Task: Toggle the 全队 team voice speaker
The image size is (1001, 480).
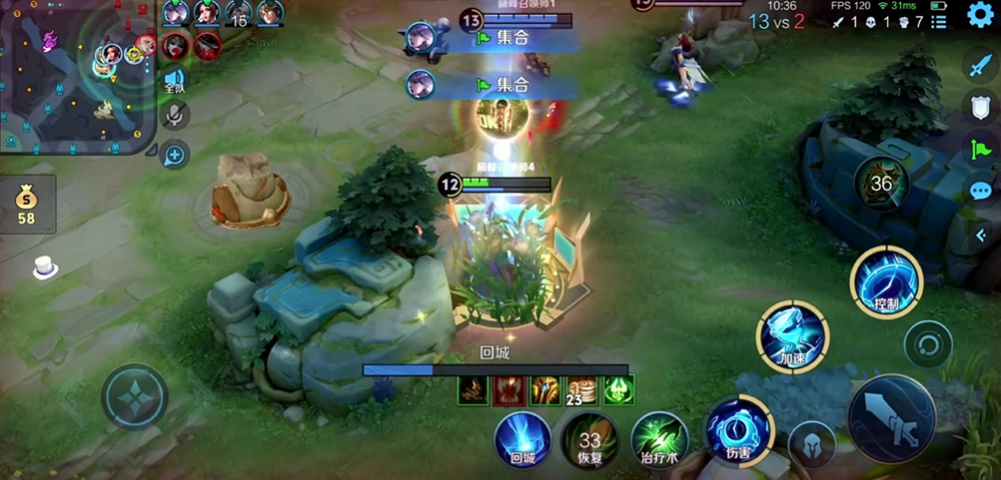Action: point(175,81)
